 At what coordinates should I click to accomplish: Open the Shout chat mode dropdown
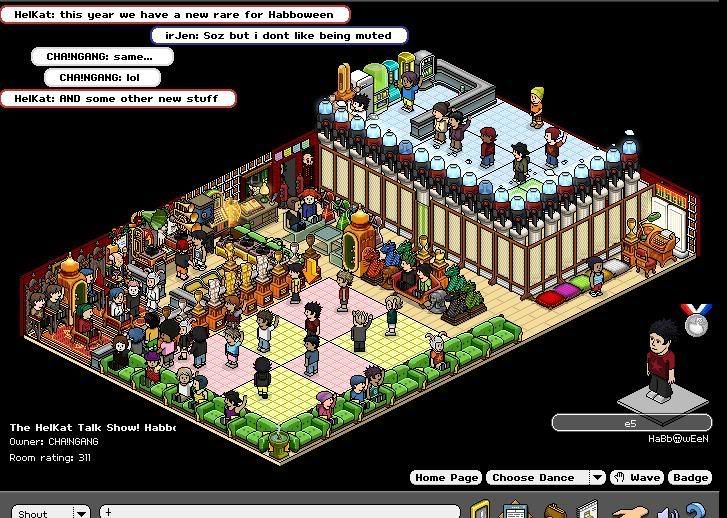(x=80, y=512)
